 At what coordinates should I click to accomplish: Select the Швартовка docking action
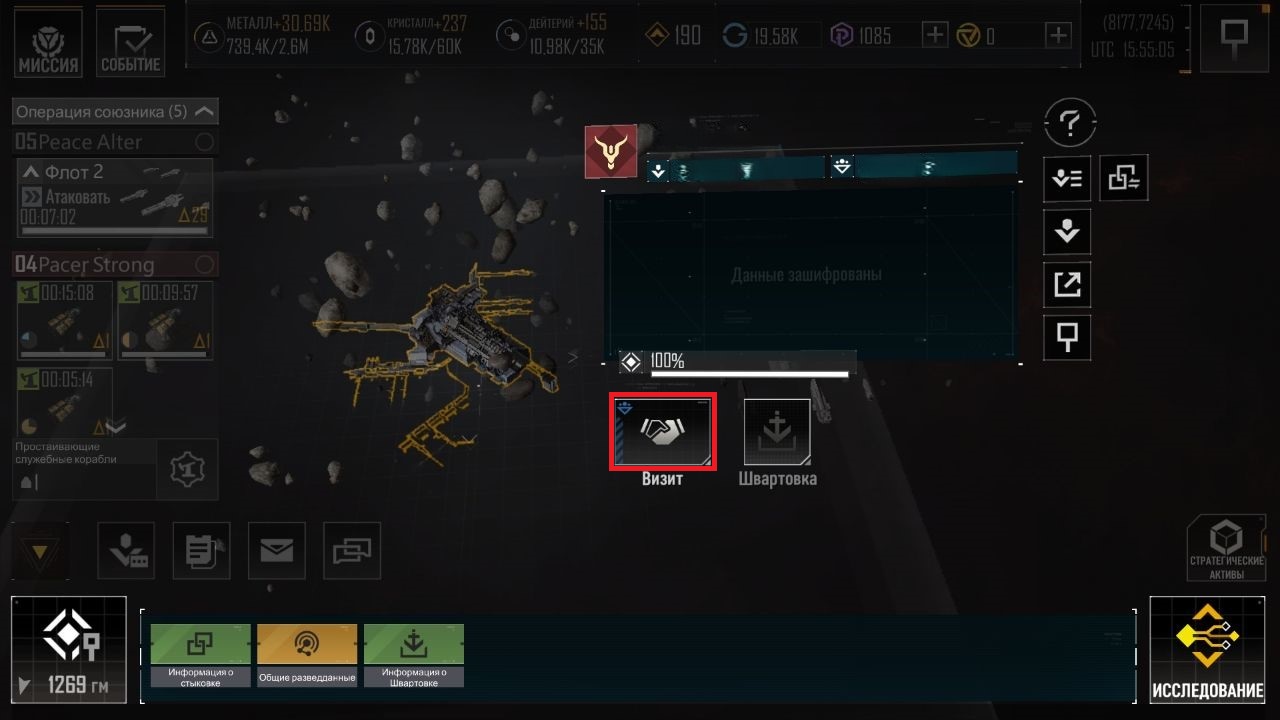tap(777, 432)
